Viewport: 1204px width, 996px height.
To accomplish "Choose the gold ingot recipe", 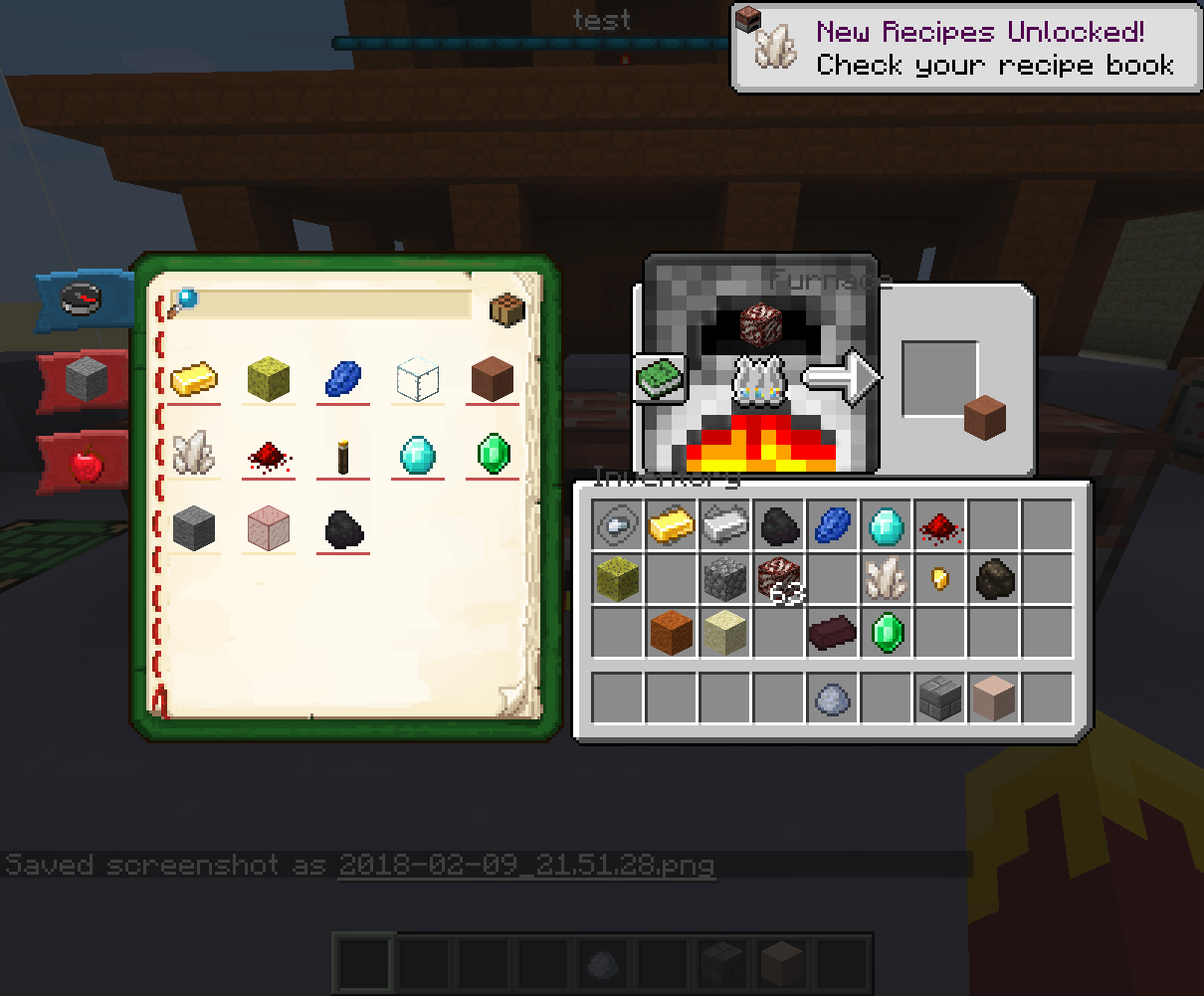I will pyautogui.click(x=194, y=380).
